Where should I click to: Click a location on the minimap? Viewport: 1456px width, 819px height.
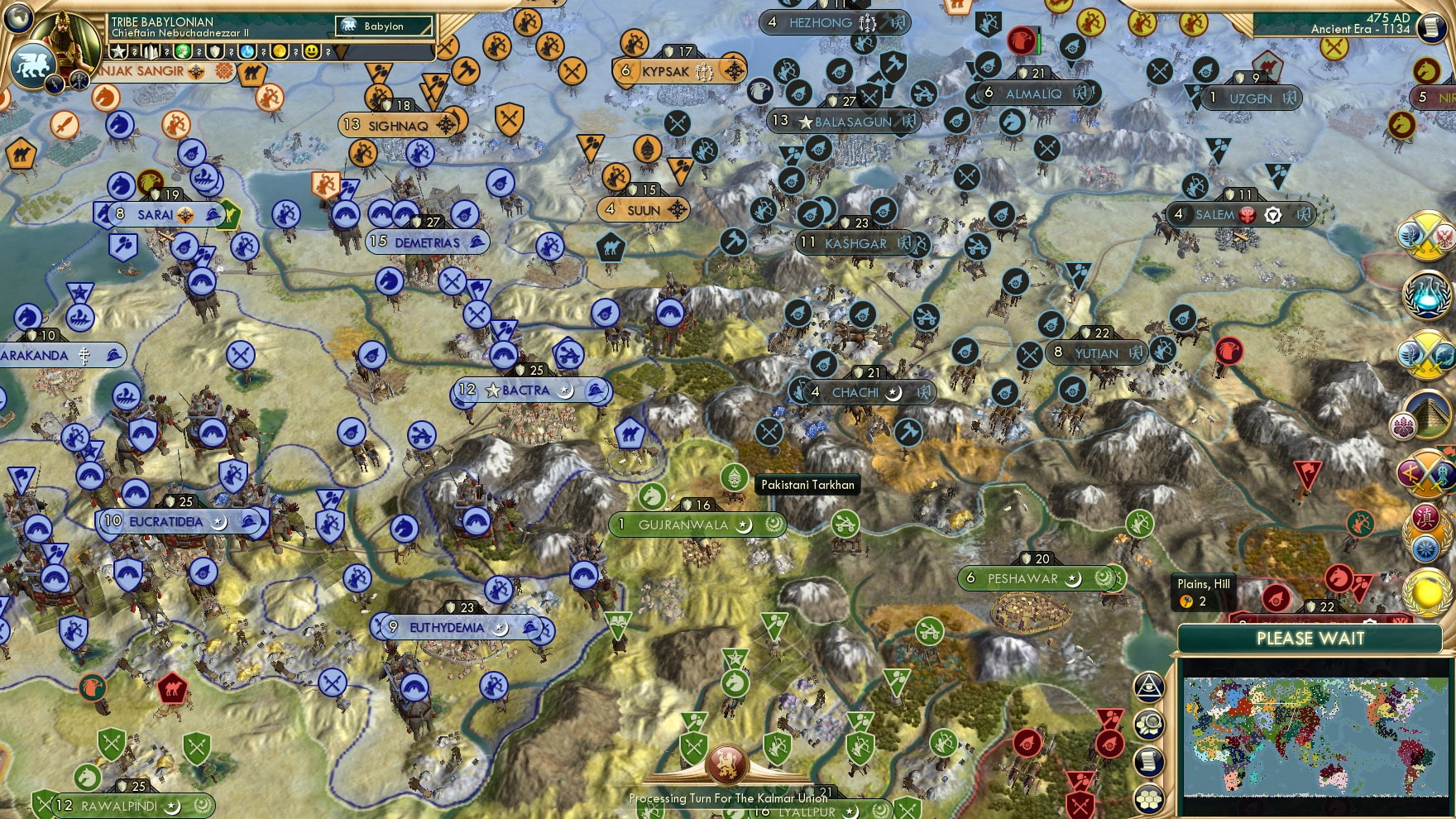pyautogui.click(x=1315, y=736)
